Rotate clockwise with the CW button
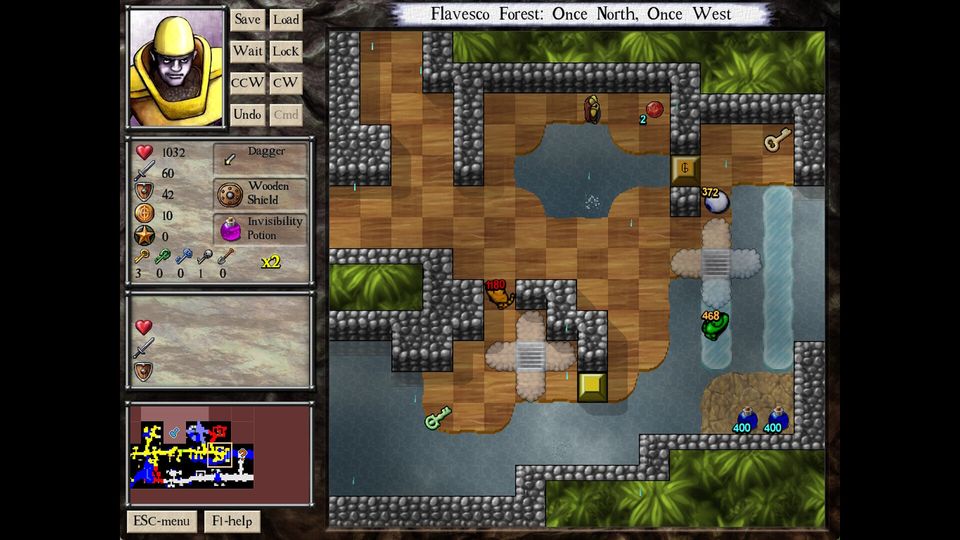The height and width of the screenshot is (540, 960). (286, 83)
